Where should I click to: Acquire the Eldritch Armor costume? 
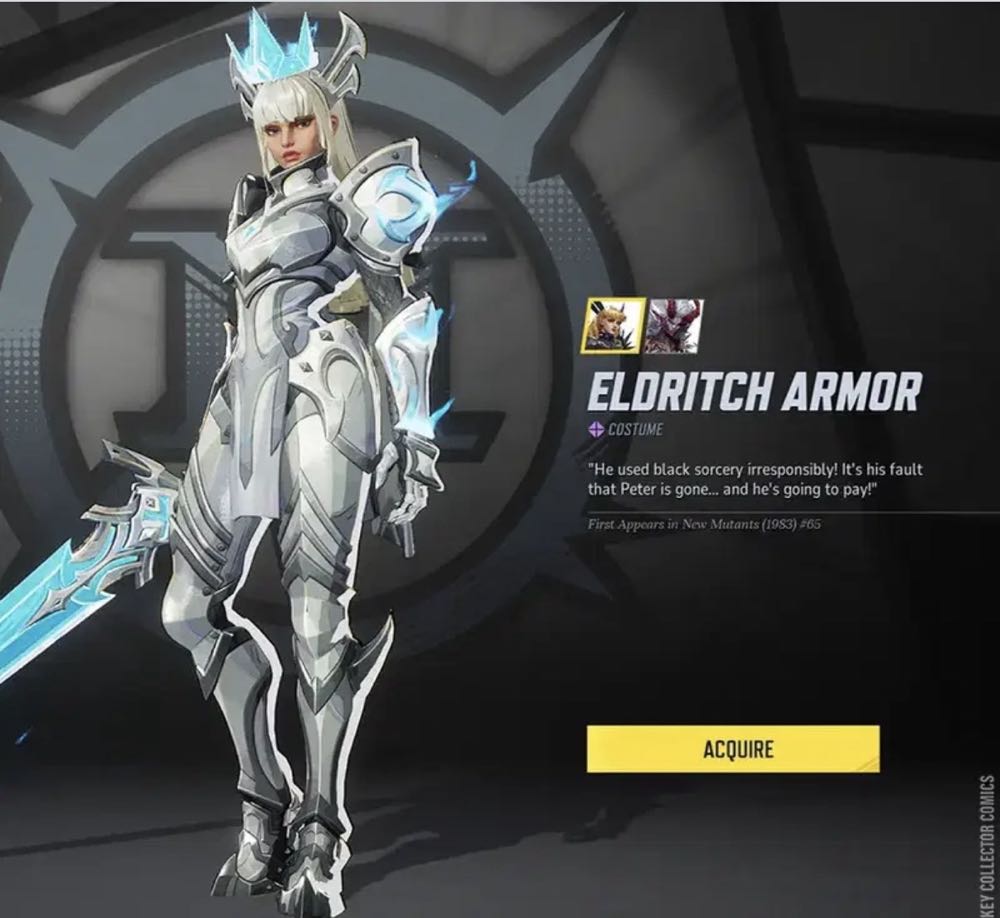pyautogui.click(x=732, y=749)
